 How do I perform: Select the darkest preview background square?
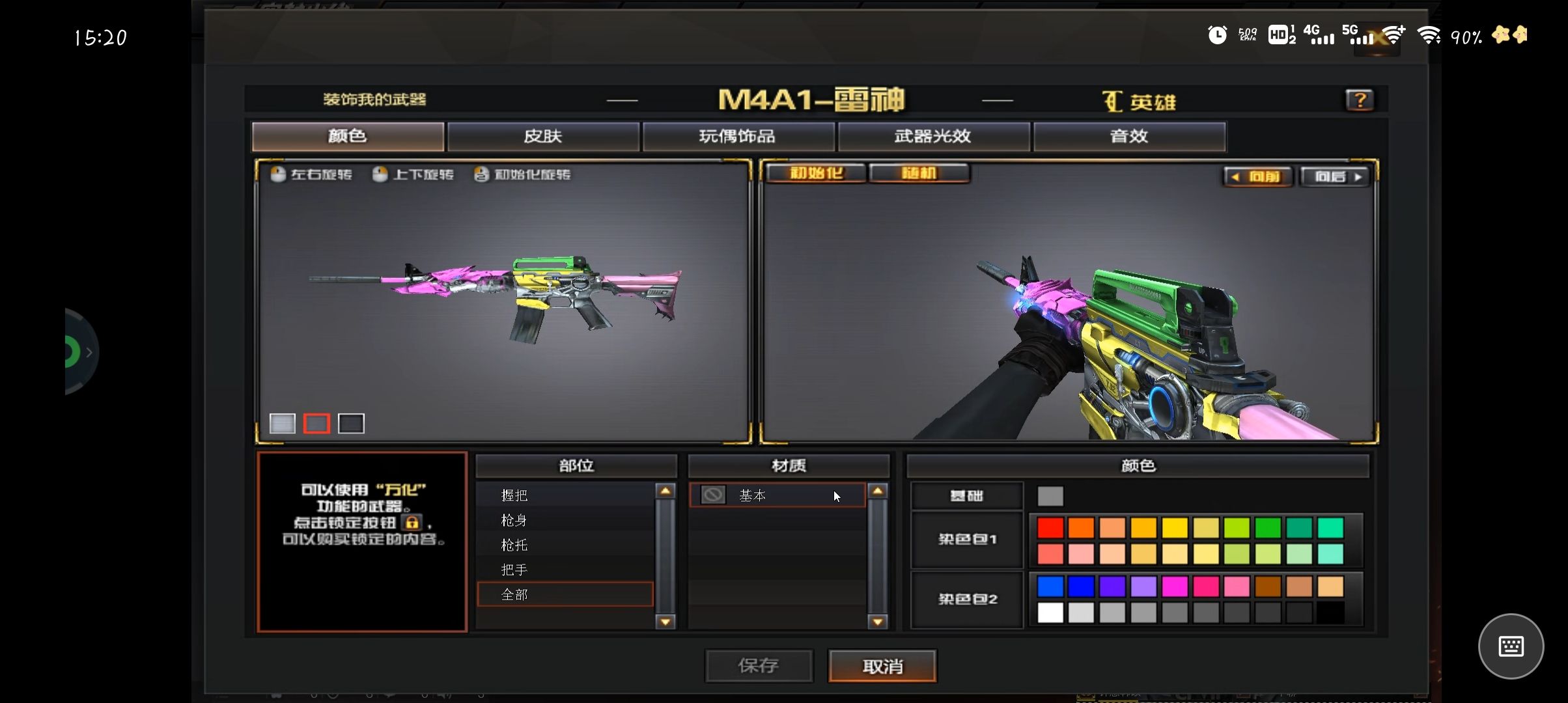351,424
